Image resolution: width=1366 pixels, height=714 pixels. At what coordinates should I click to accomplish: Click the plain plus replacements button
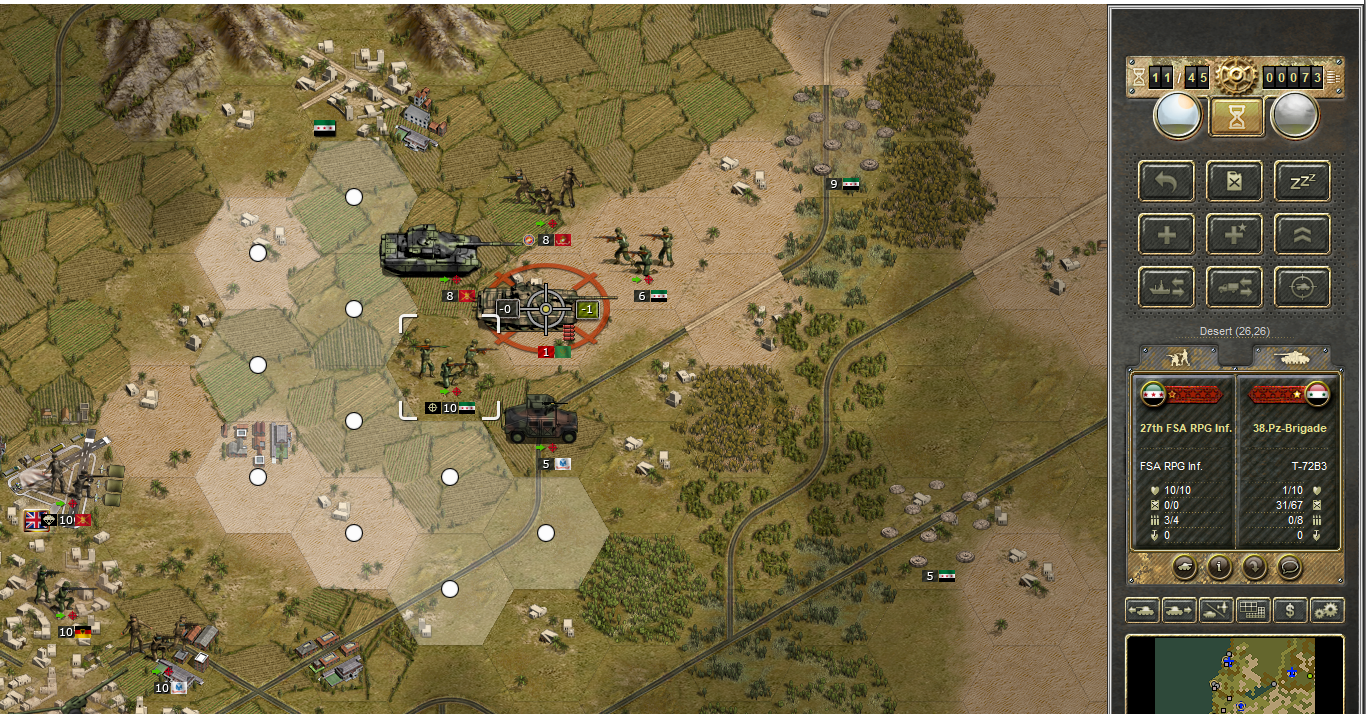click(1166, 234)
